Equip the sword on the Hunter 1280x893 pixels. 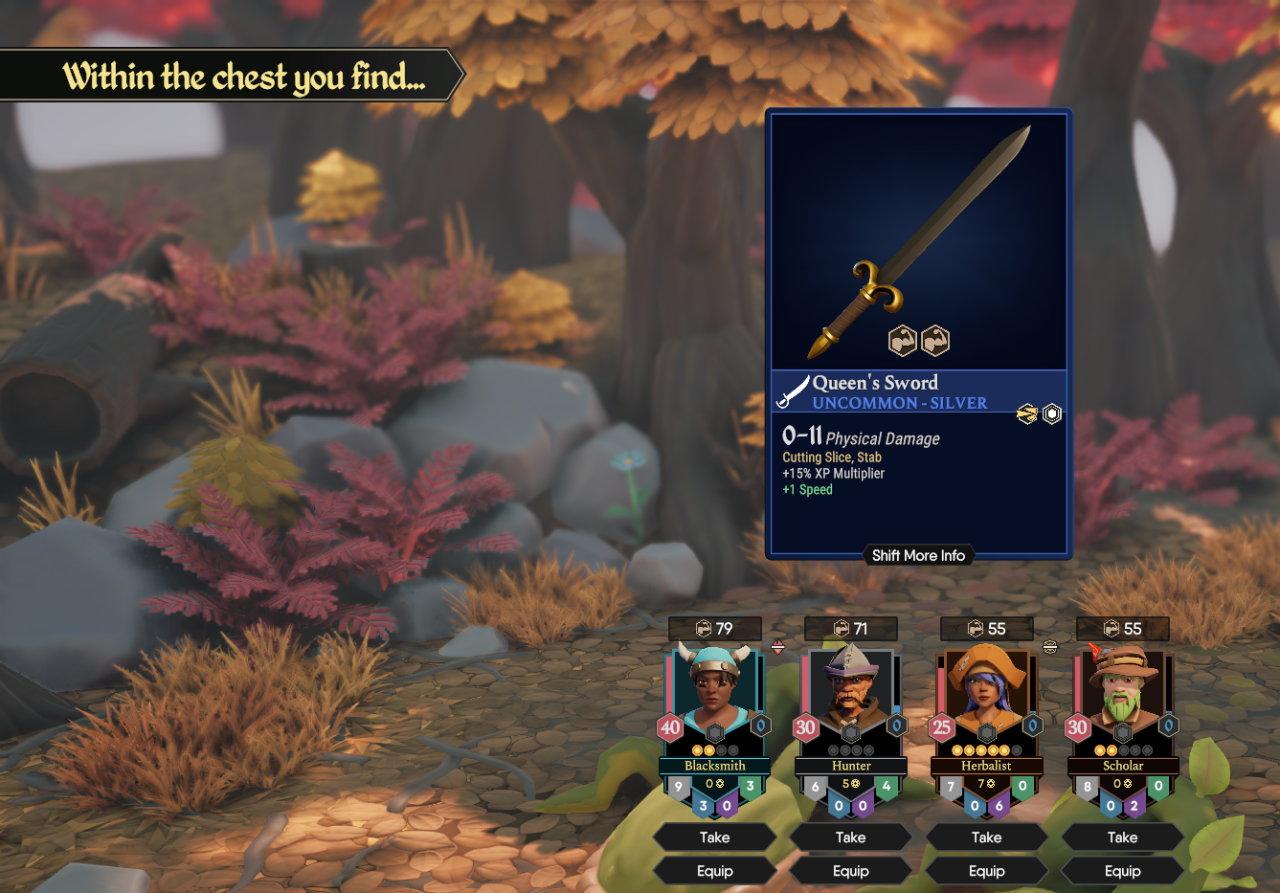coord(851,871)
